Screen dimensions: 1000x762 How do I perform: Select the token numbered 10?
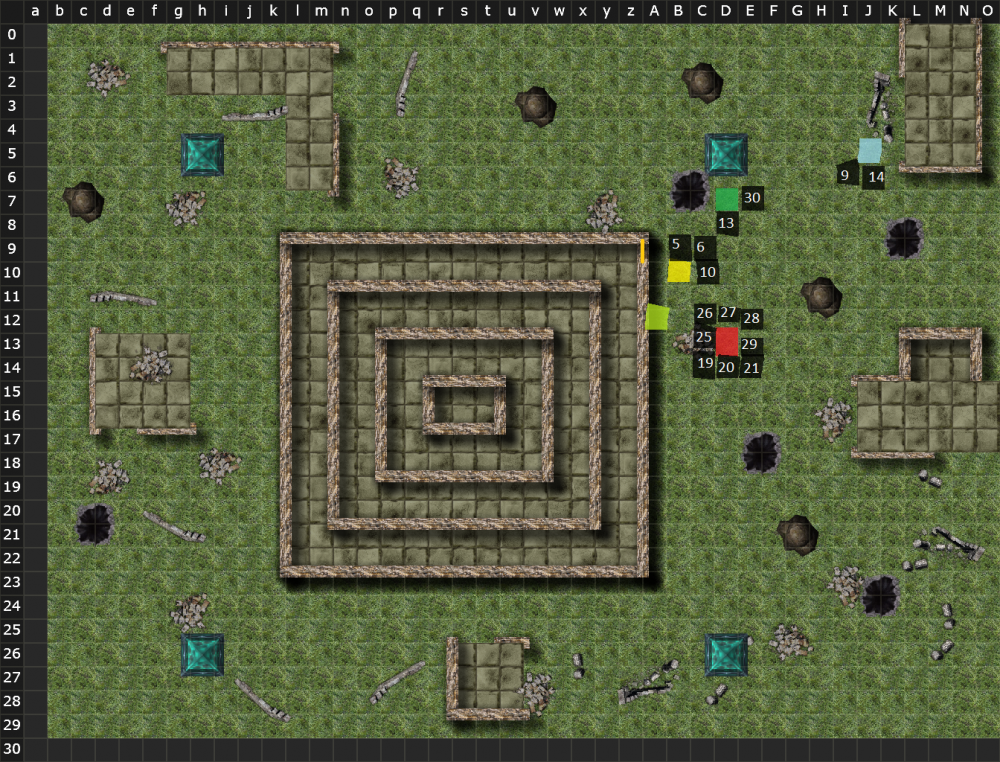point(708,271)
